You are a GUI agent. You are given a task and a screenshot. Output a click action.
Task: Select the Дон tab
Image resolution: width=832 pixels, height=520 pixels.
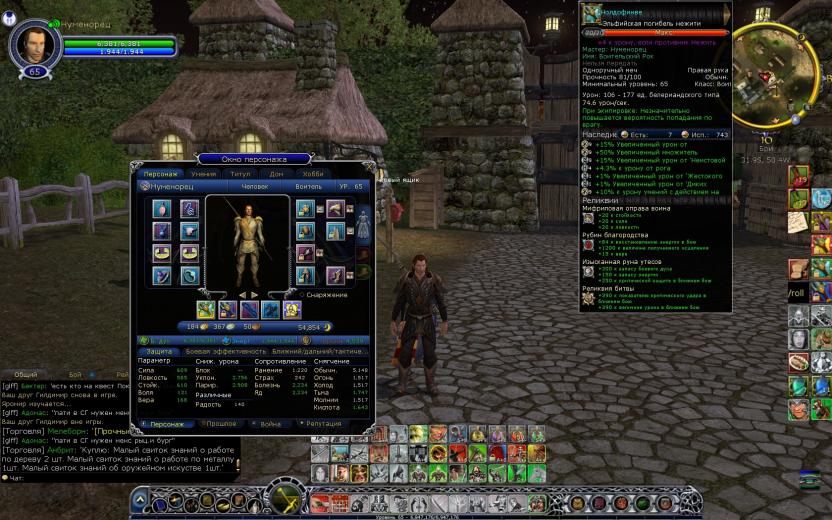click(x=276, y=174)
